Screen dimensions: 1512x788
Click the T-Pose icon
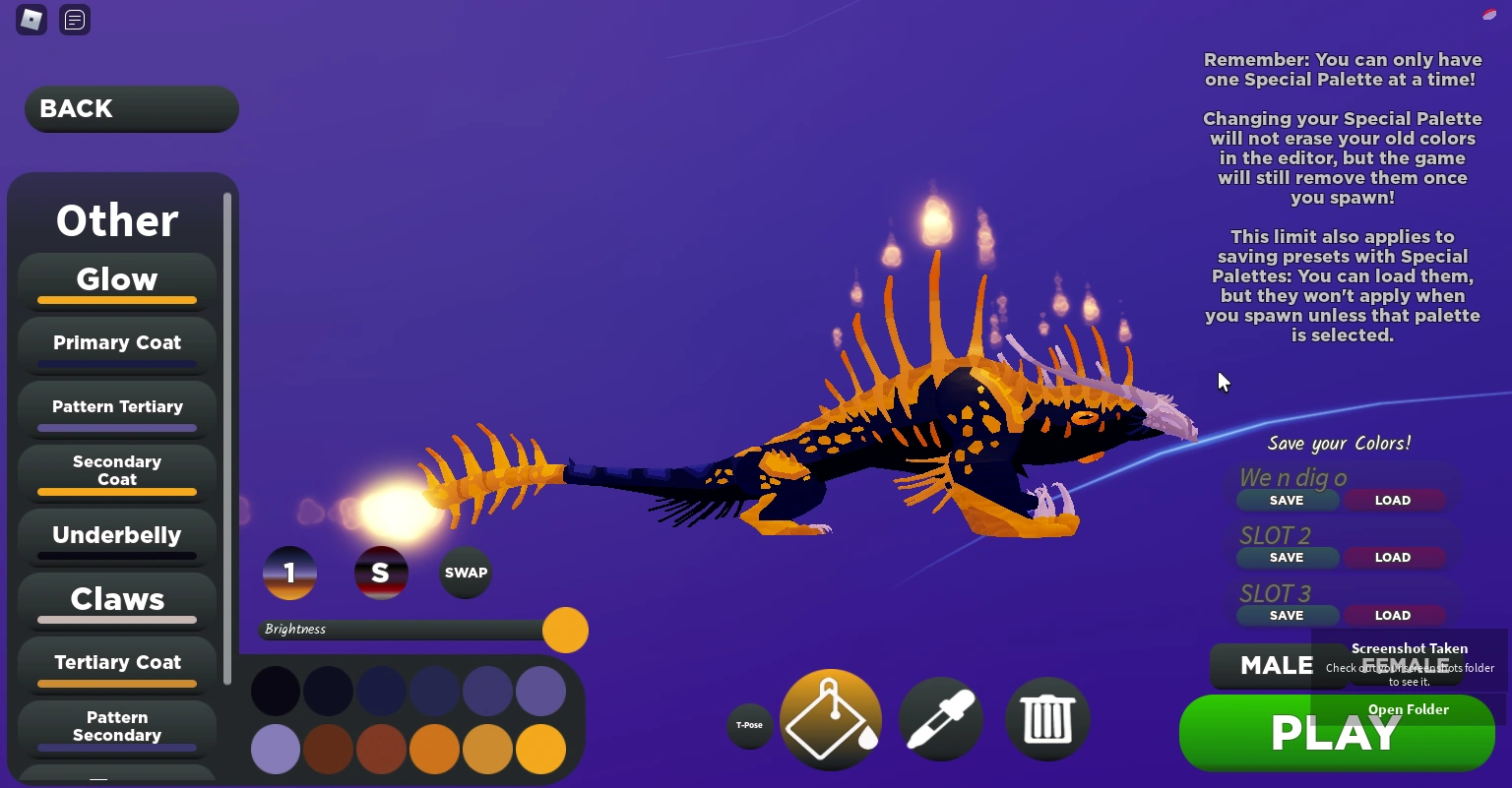pos(750,725)
